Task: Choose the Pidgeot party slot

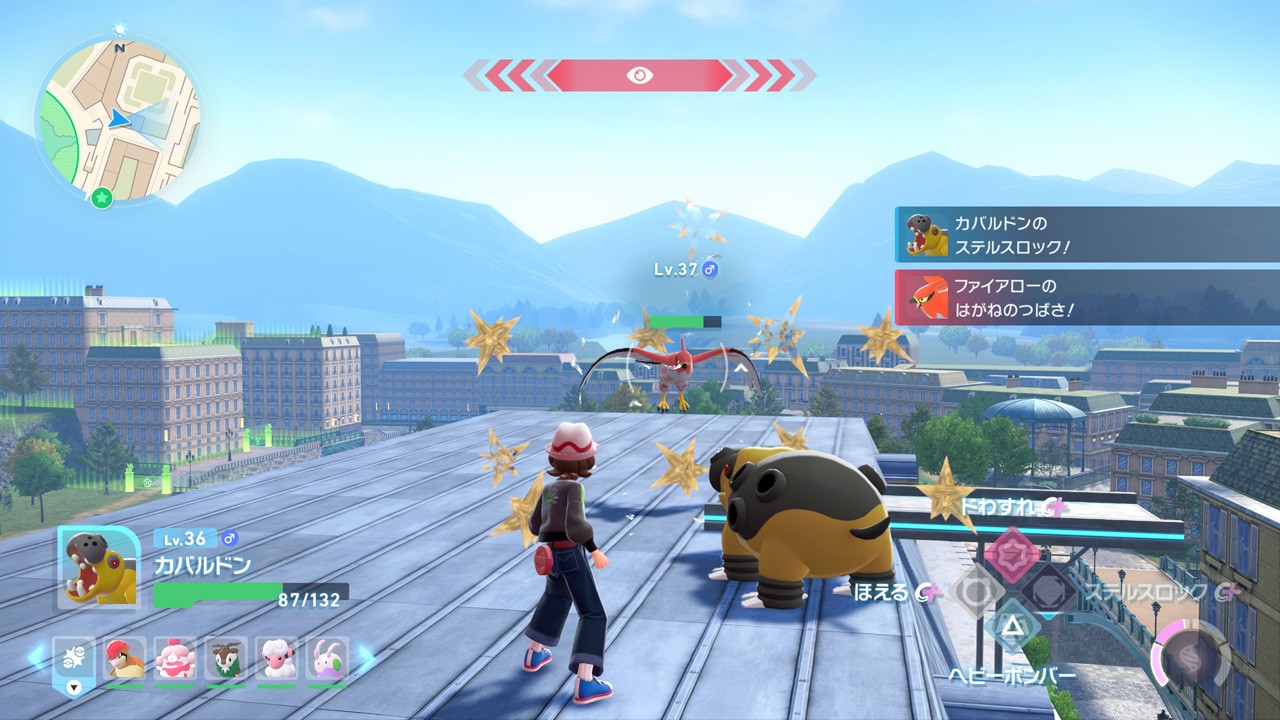Action: 124,659
